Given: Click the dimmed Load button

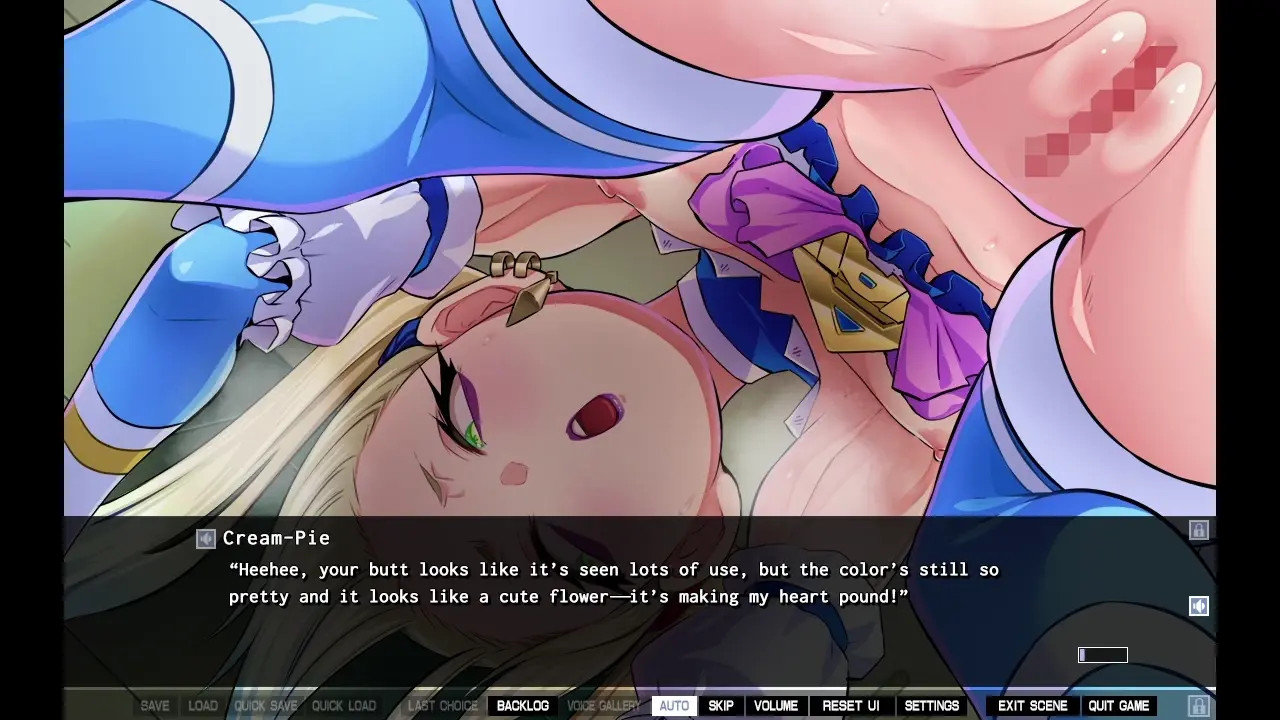Looking at the screenshot, I should [x=203, y=706].
